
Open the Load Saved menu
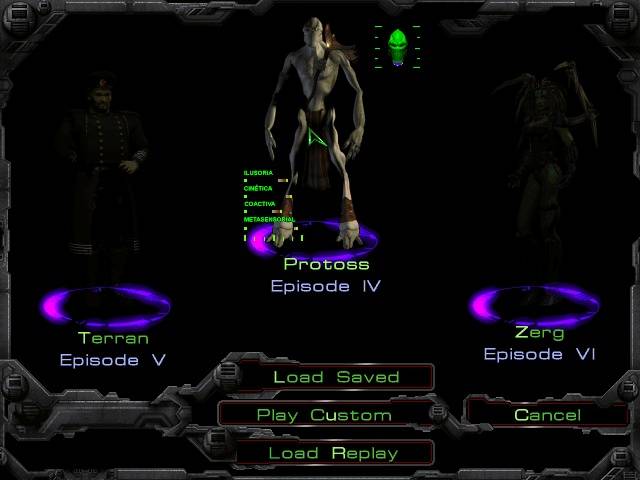click(336, 377)
